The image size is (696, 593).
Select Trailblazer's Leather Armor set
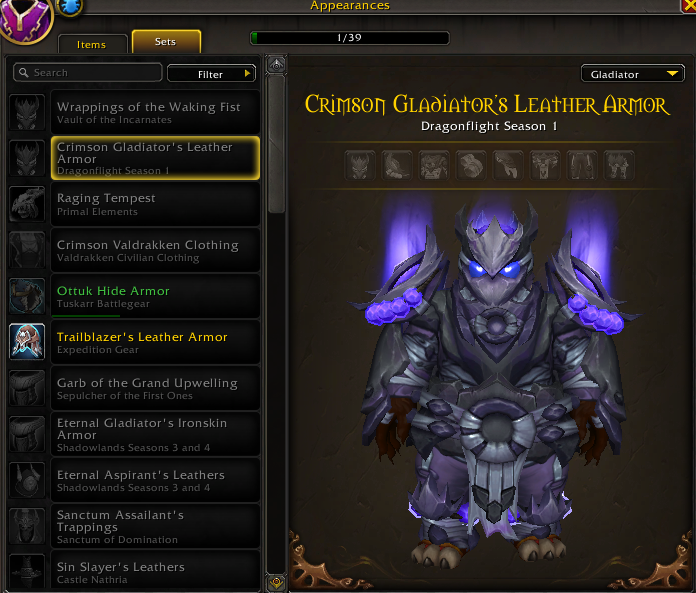pos(148,342)
